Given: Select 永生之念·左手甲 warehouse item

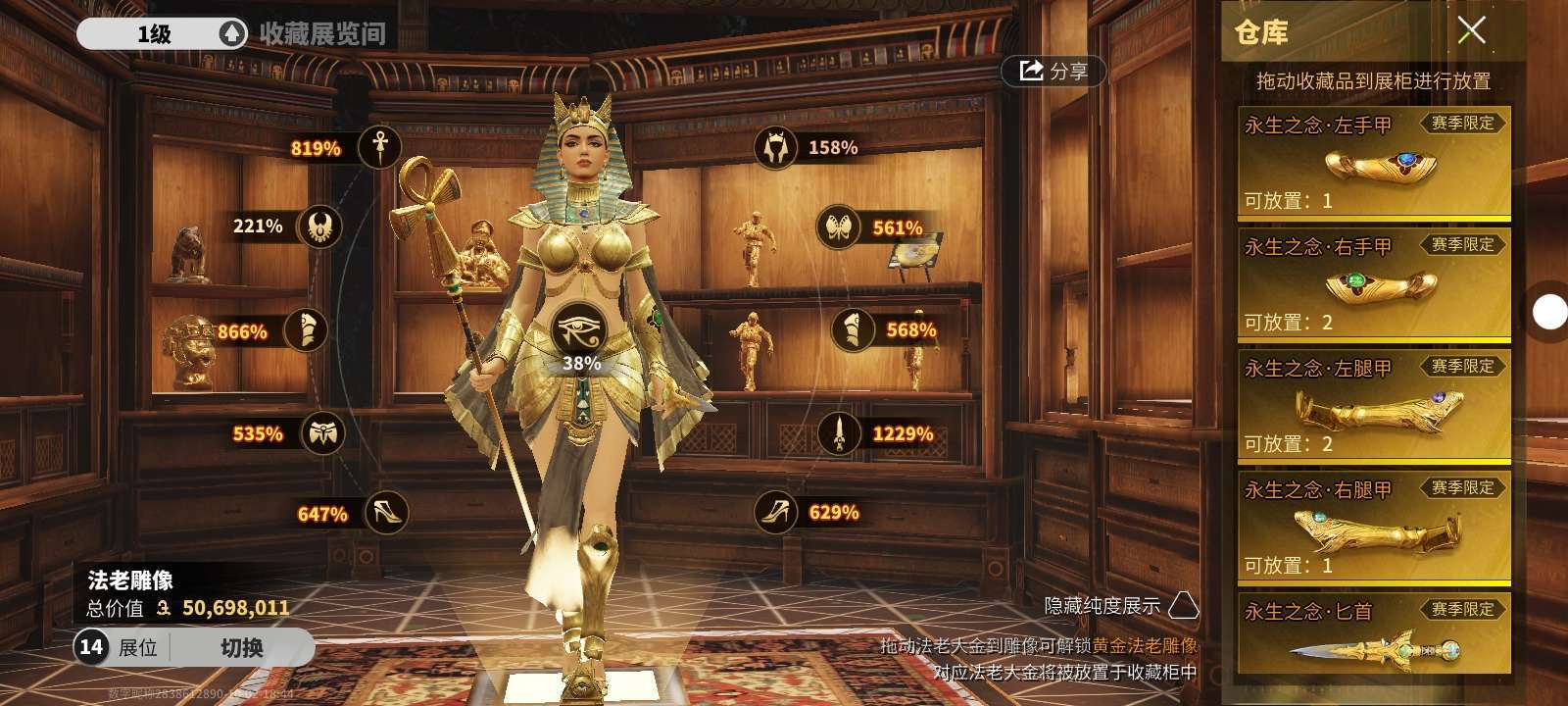Looking at the screenshot, I should tap(1373, 164).
